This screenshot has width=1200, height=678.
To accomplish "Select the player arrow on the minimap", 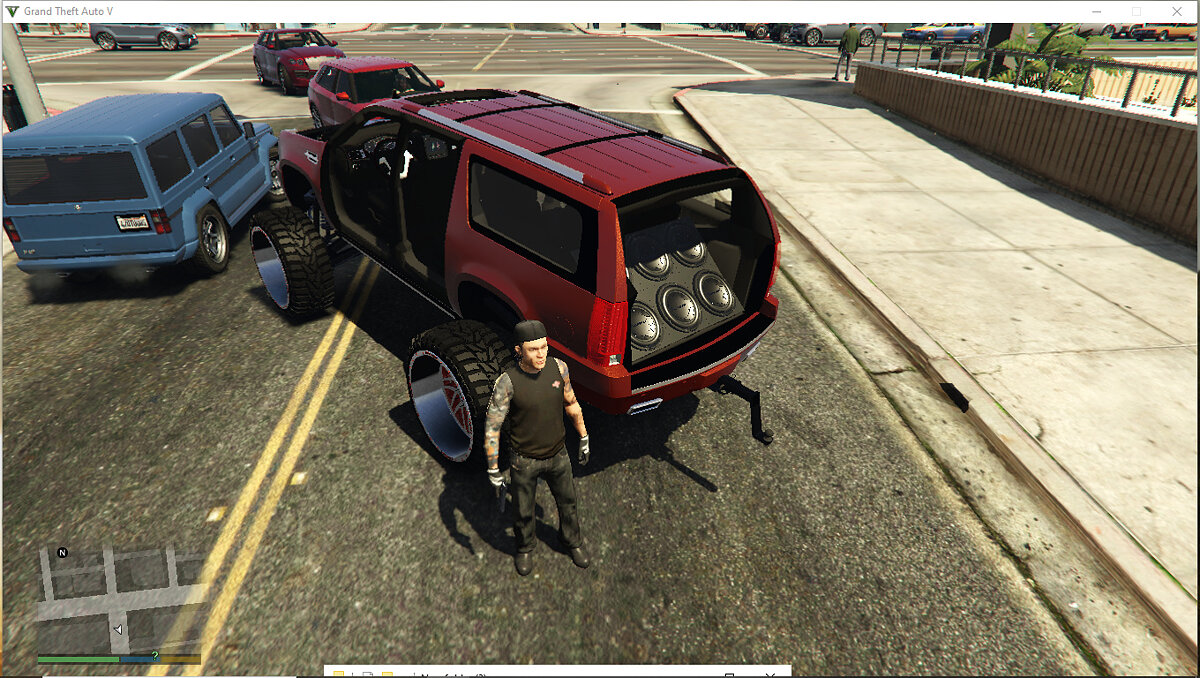I will pyautogui.click(x=119, y=630).
